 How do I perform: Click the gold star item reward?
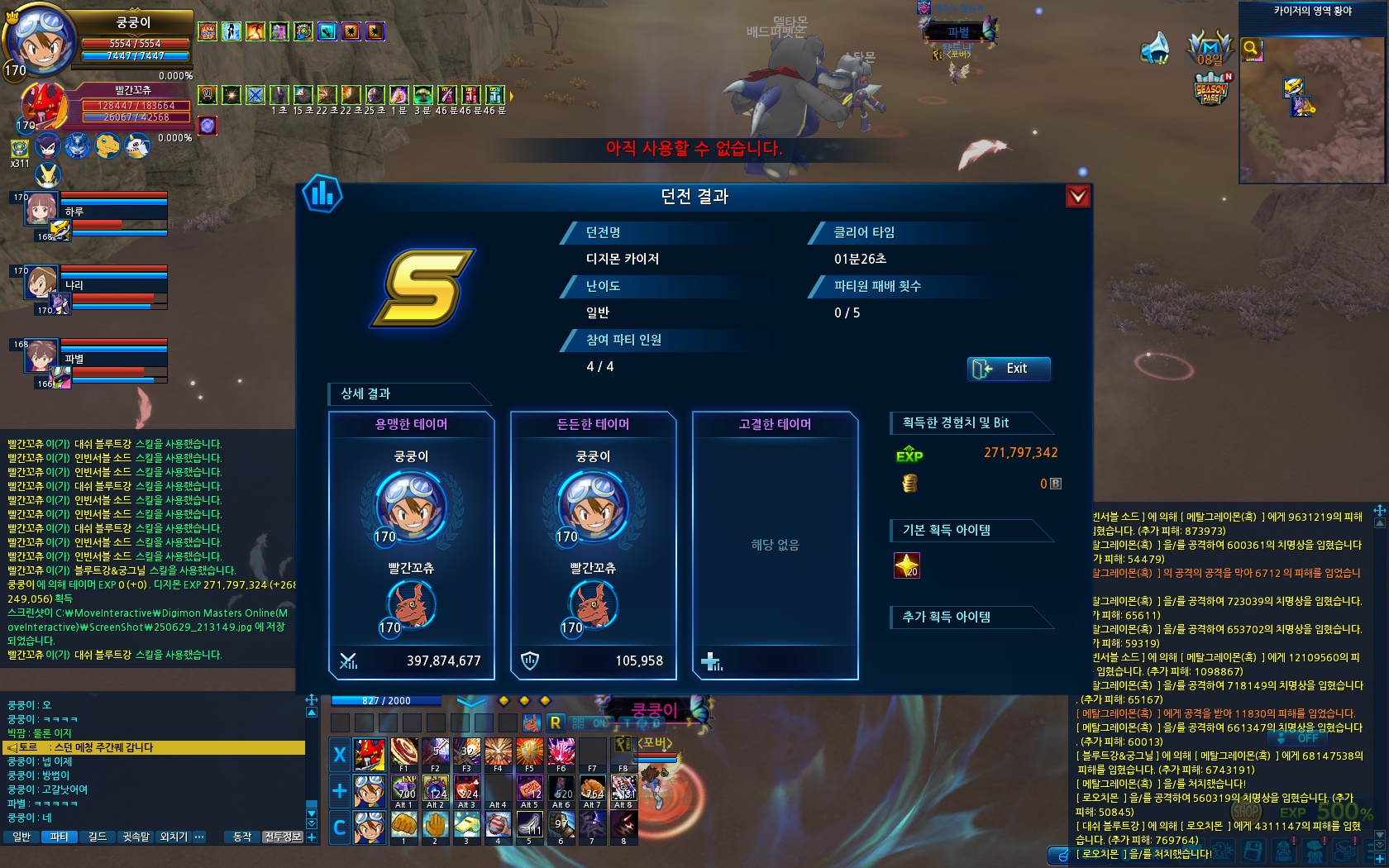coord(907,565)
